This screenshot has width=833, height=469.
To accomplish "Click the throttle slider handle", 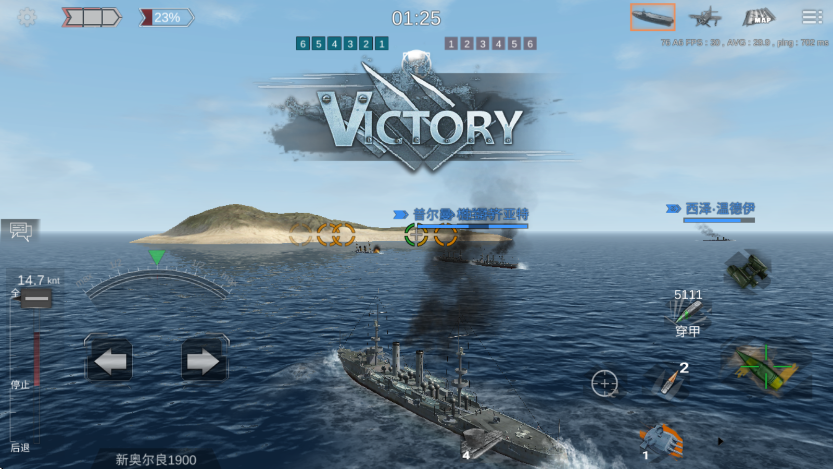I will pos(36,299).
